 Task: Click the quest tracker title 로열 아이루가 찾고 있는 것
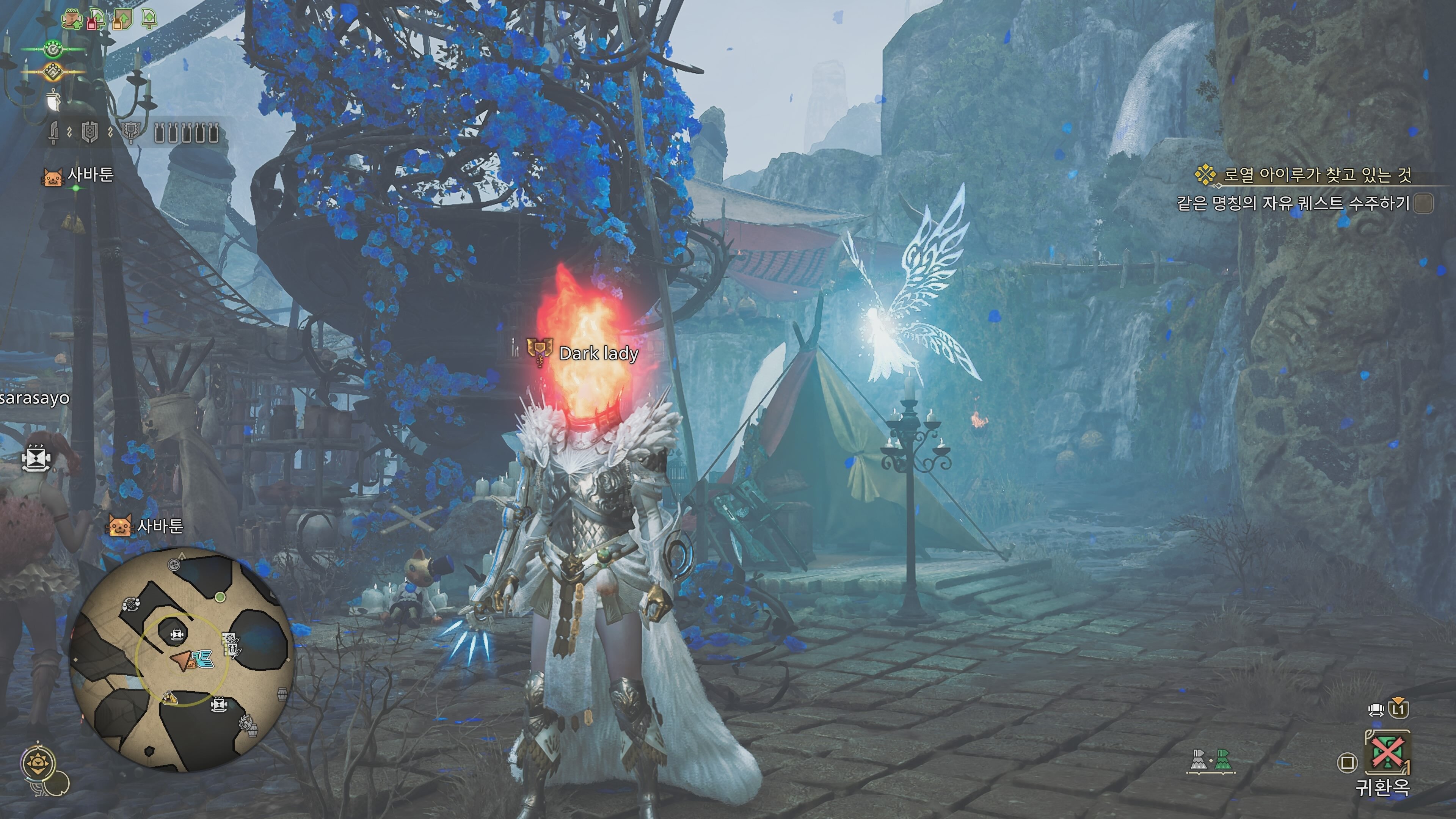point(1317,175)
